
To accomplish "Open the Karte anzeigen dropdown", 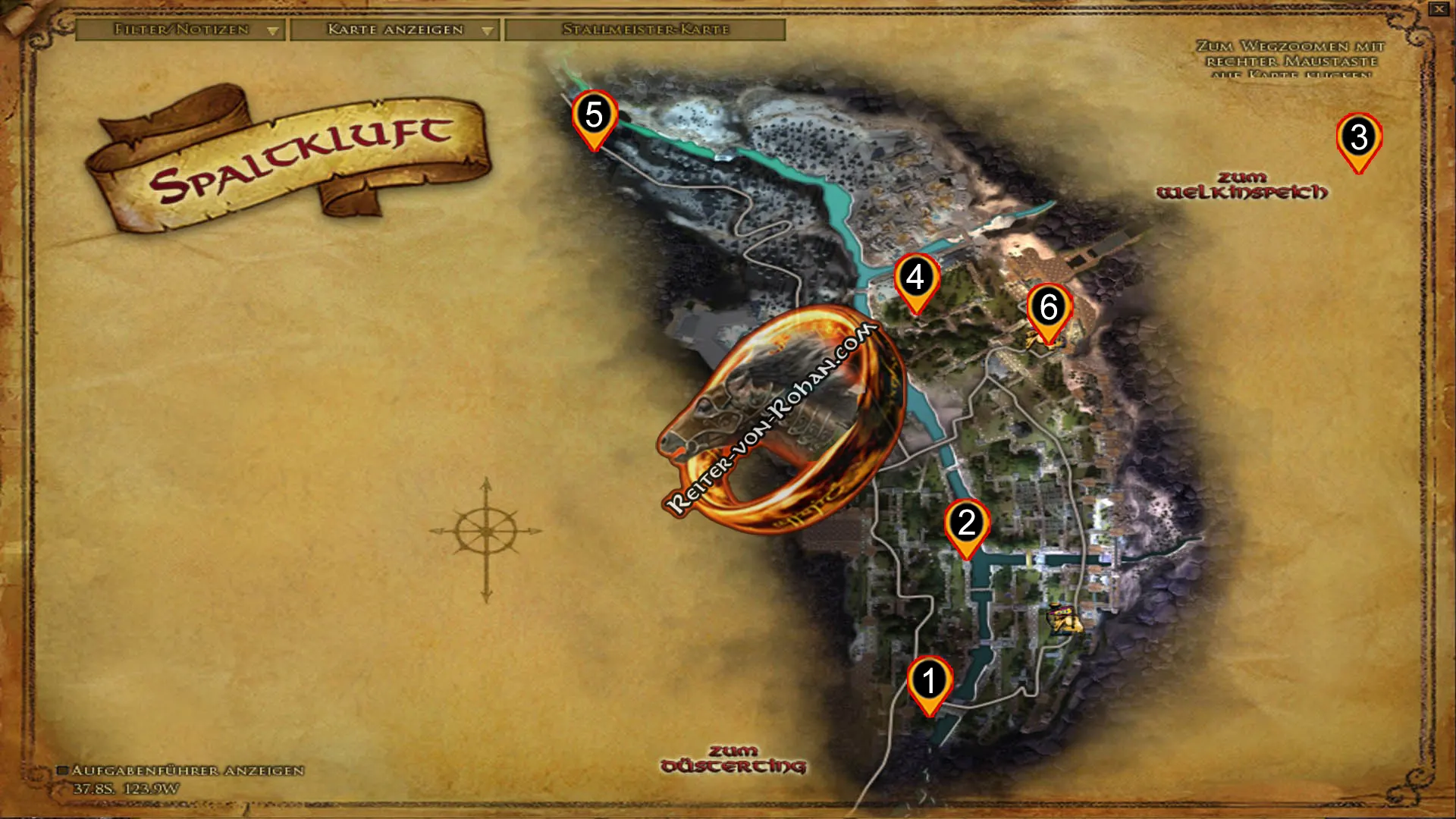I will (x=486, y=31).
